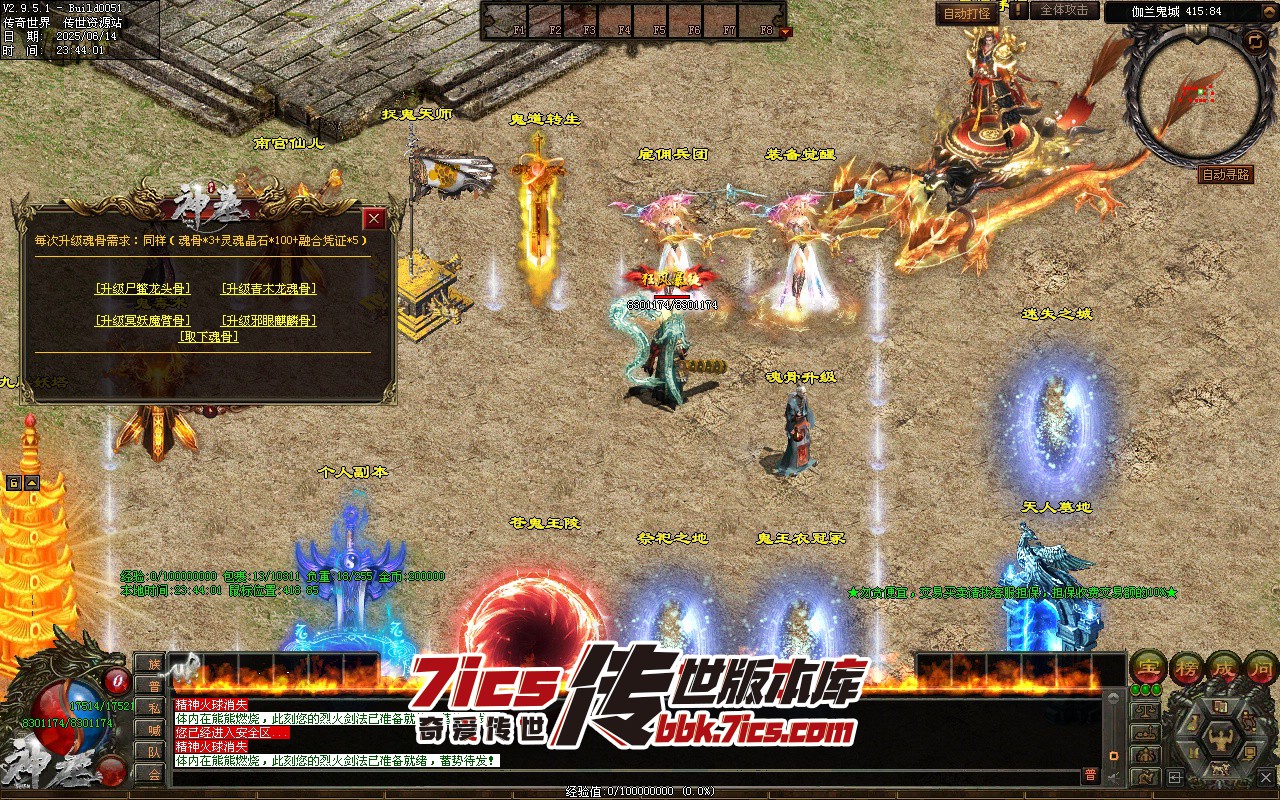Switch attack mode via 全体攻击 button
The image size is (1280, 800).
[x=1064, y=10]
